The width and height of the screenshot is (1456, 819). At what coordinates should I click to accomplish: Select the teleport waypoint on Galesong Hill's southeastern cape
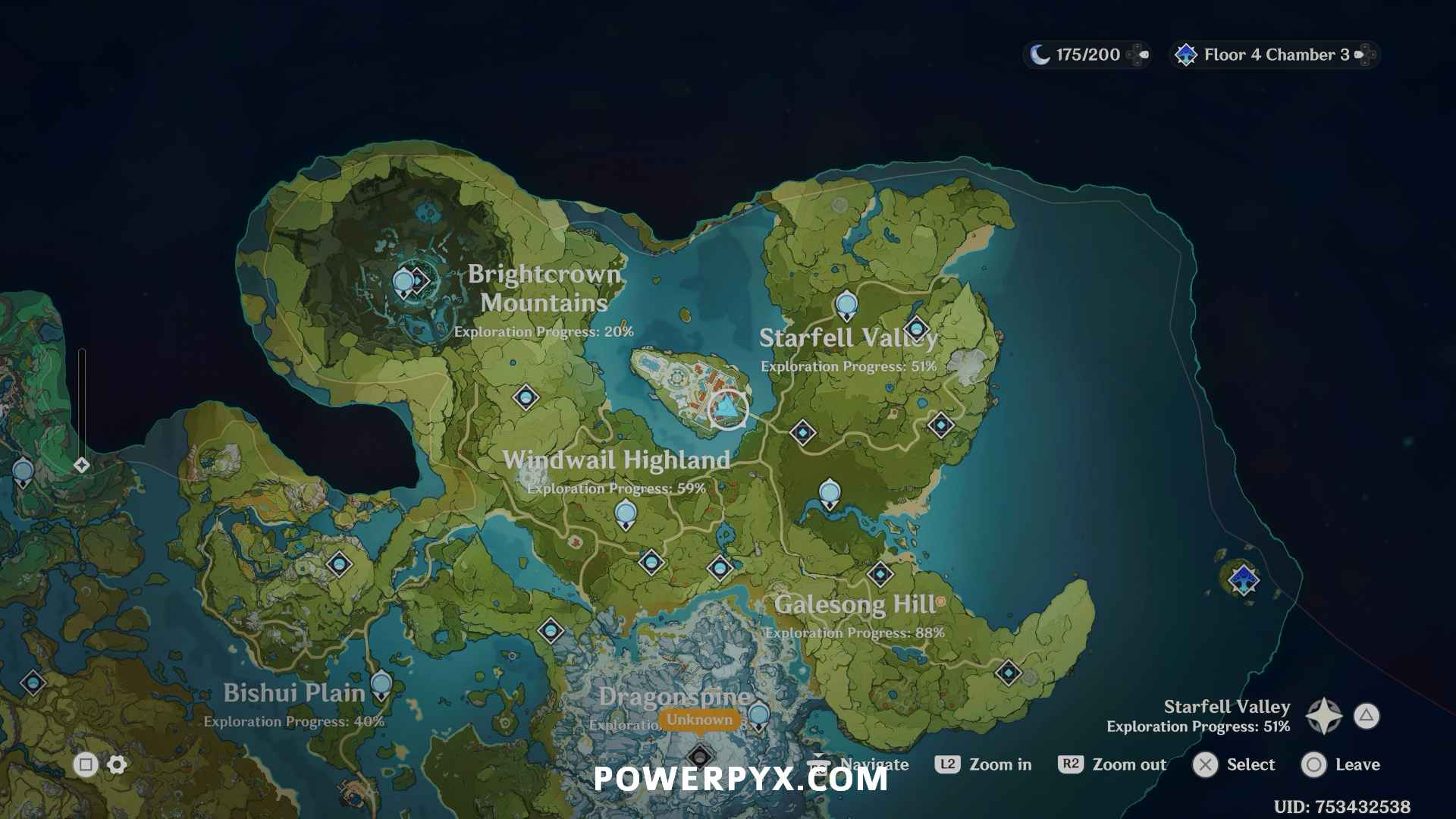click(x=1008, y=673)
